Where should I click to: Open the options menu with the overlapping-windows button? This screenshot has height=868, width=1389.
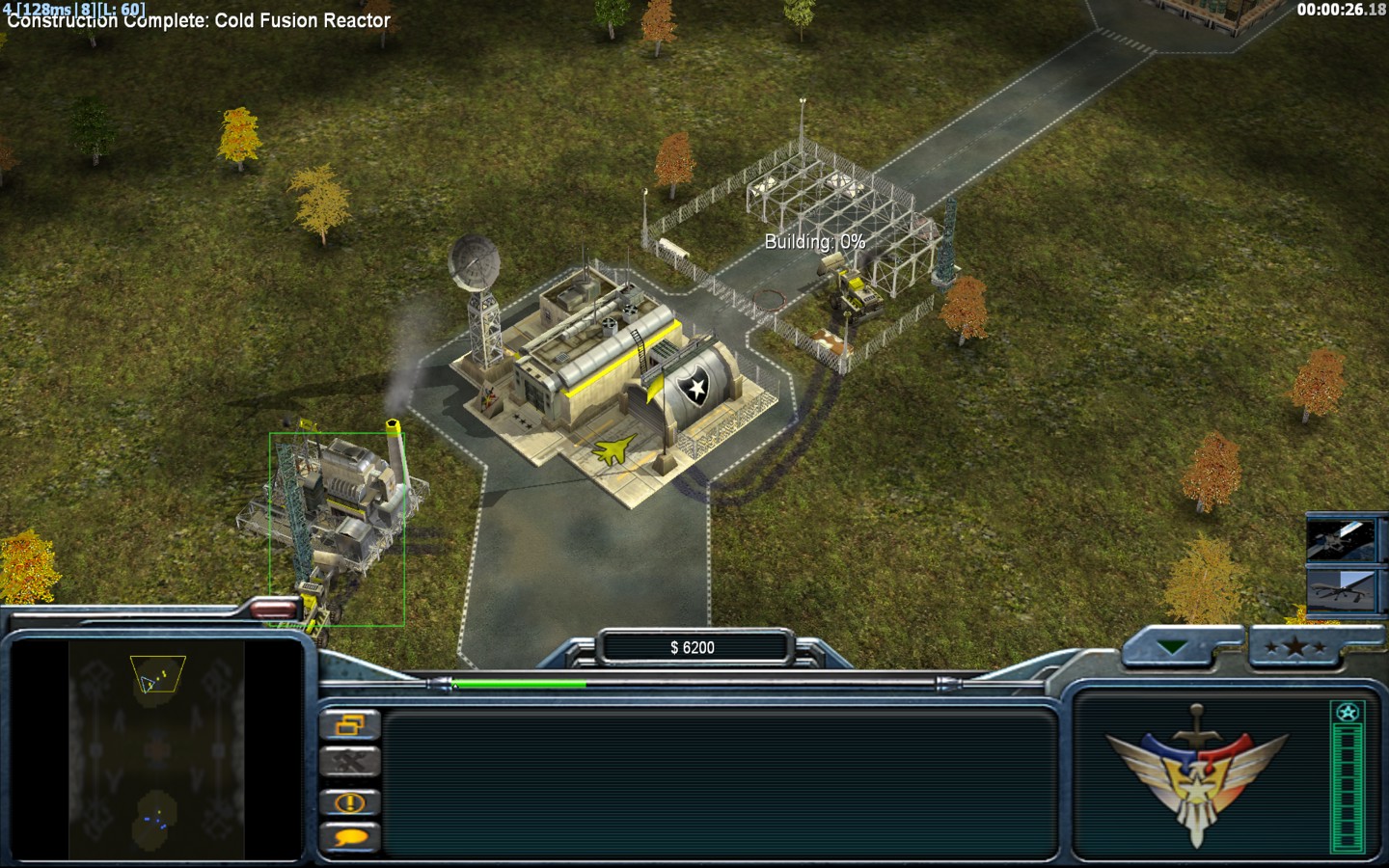pos(349,724)
